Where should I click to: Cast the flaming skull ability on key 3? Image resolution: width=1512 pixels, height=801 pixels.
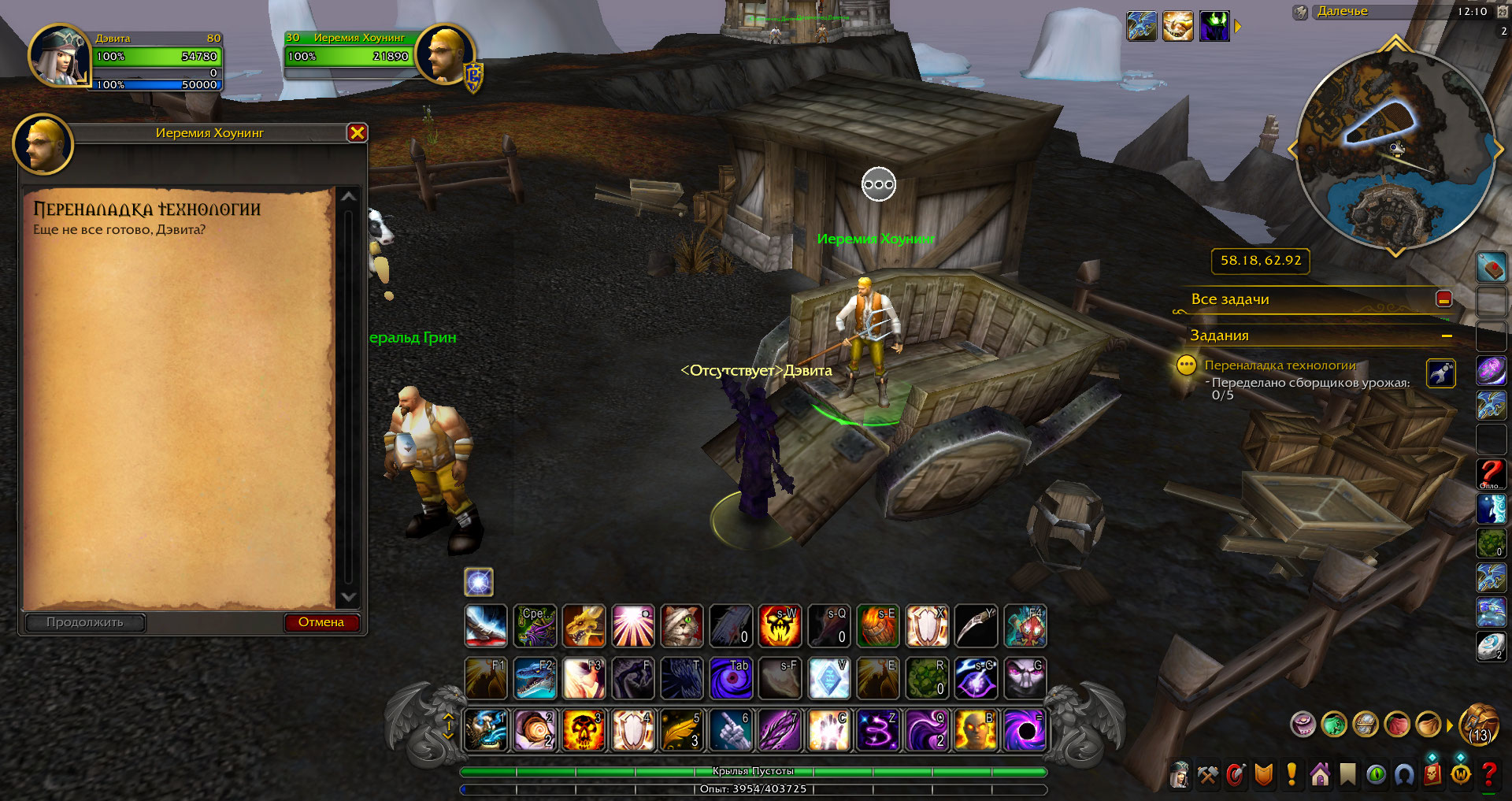coord(584,730)
